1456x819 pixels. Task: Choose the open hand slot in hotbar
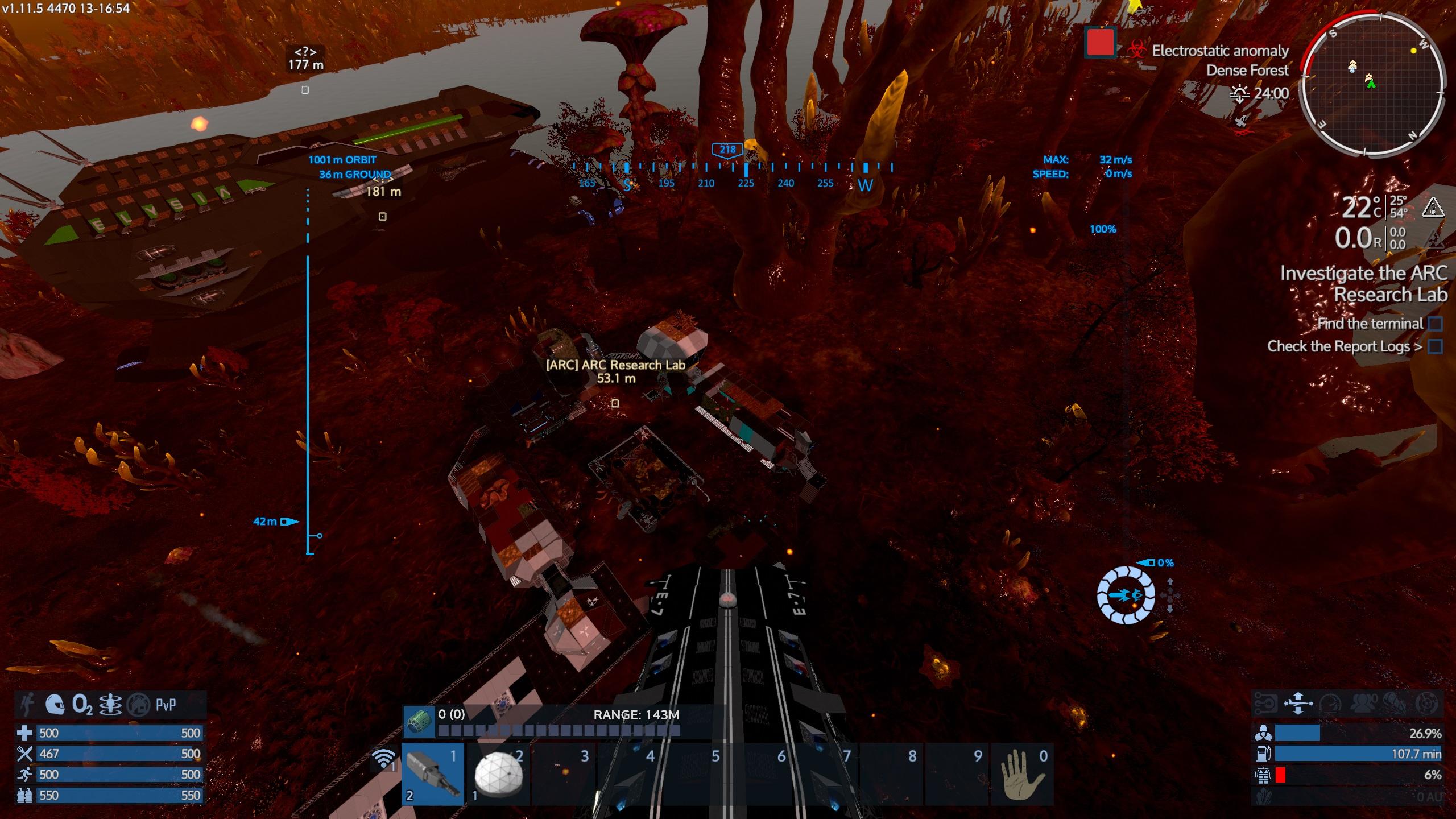coord(1021,775)
